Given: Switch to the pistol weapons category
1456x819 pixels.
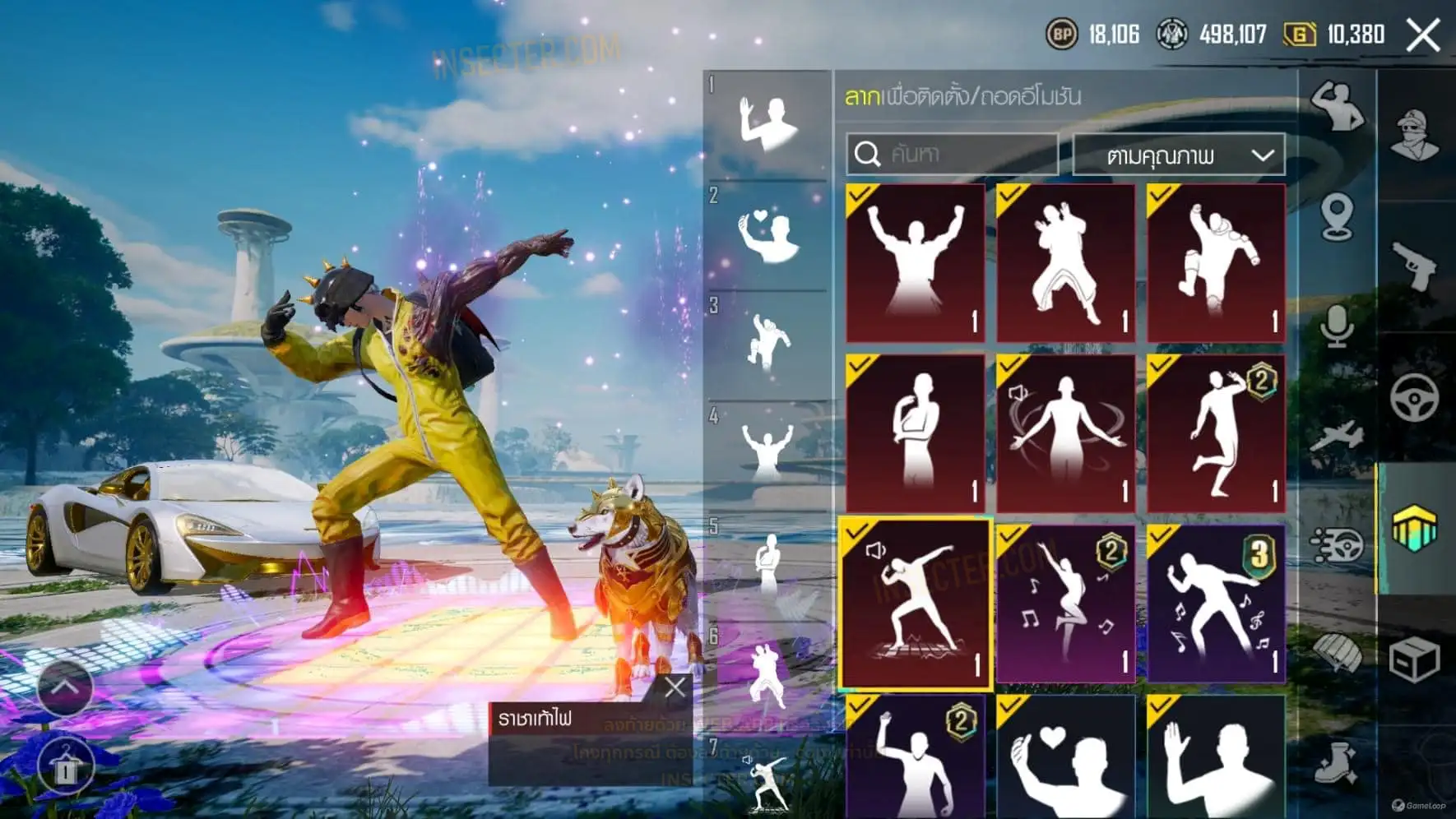Looking at the screenshot, I should (1415, 266).
